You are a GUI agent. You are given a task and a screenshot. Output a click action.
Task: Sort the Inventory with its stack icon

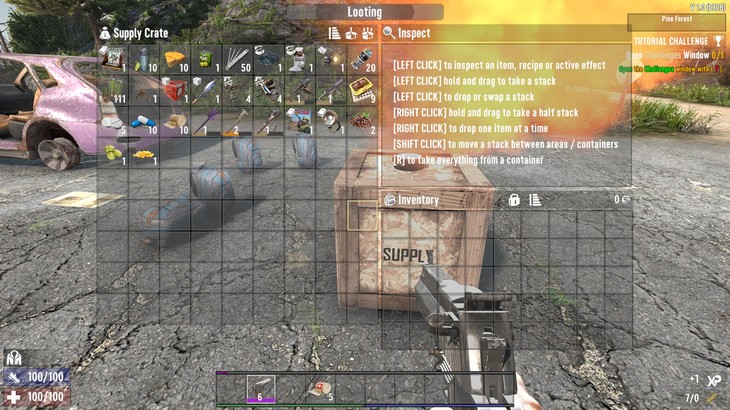[x=535, y=200]
